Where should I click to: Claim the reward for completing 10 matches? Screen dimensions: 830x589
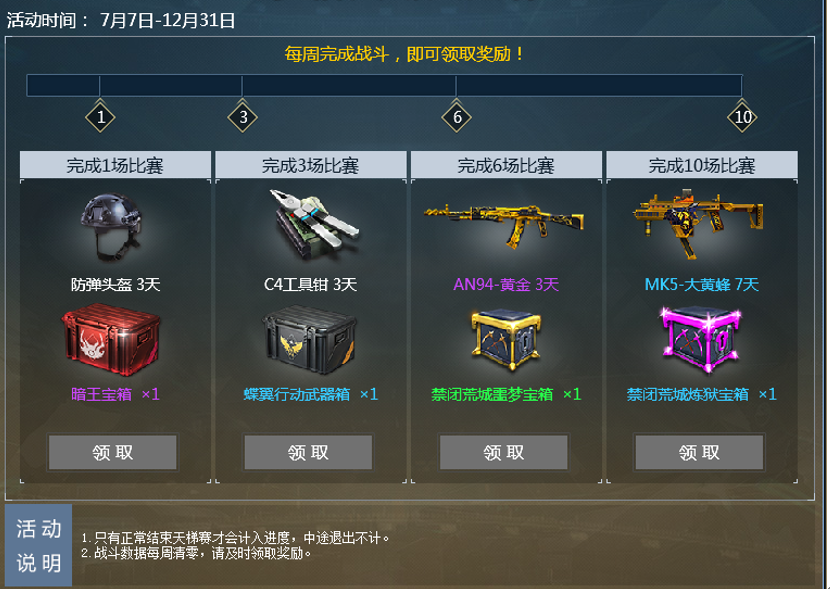click(699, 452)
